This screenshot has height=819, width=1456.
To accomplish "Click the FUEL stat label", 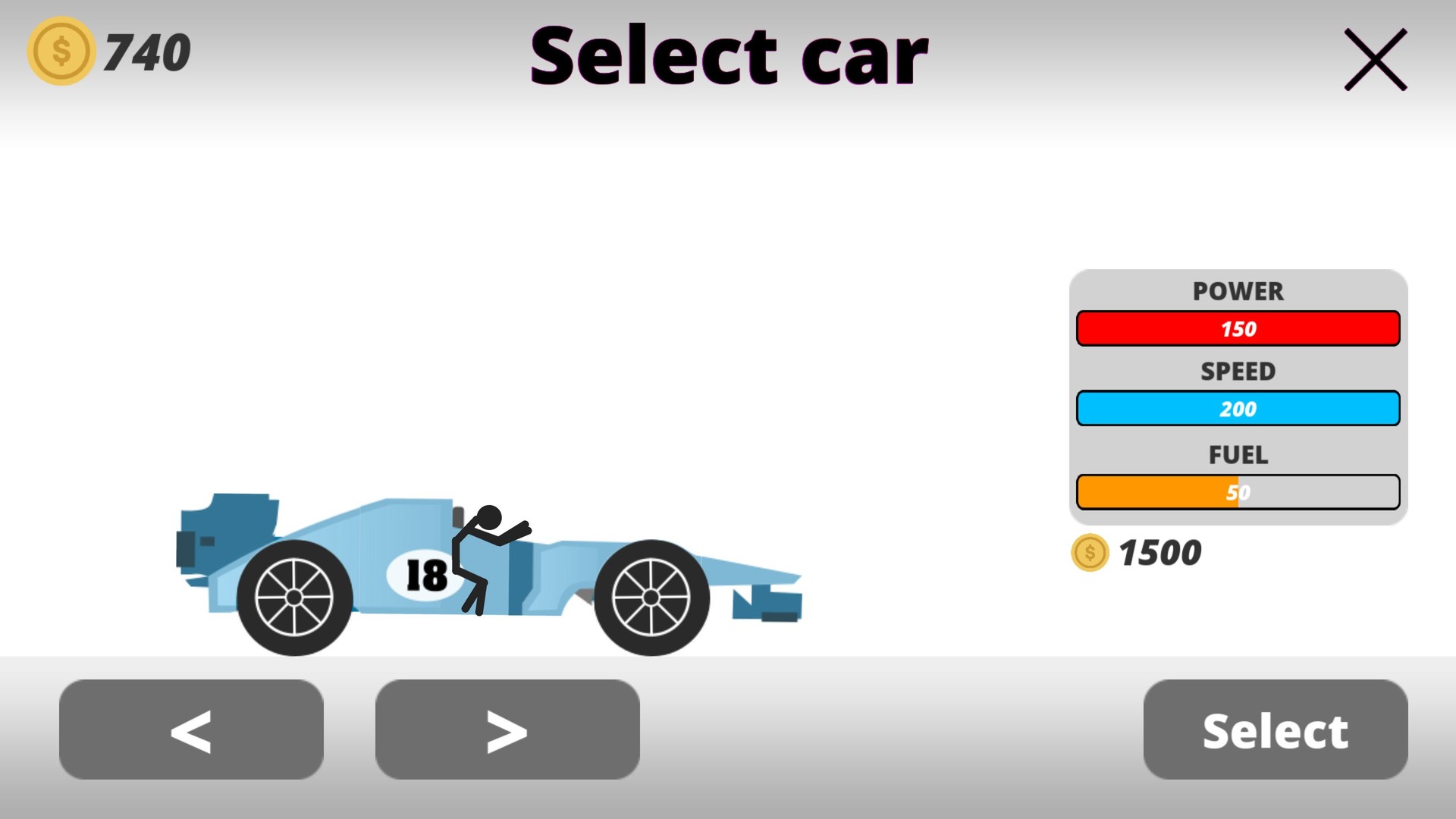I will click(x=1237, y=455).
